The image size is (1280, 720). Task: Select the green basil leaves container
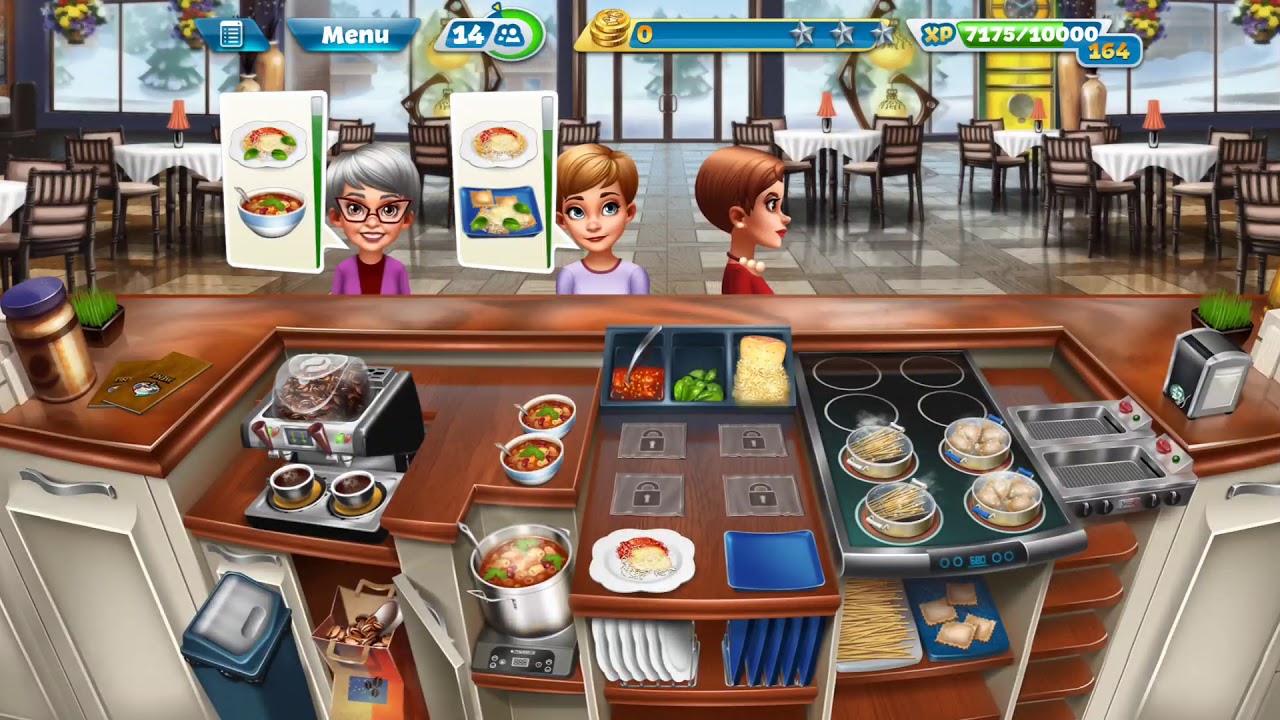click(x=698, y=384)
